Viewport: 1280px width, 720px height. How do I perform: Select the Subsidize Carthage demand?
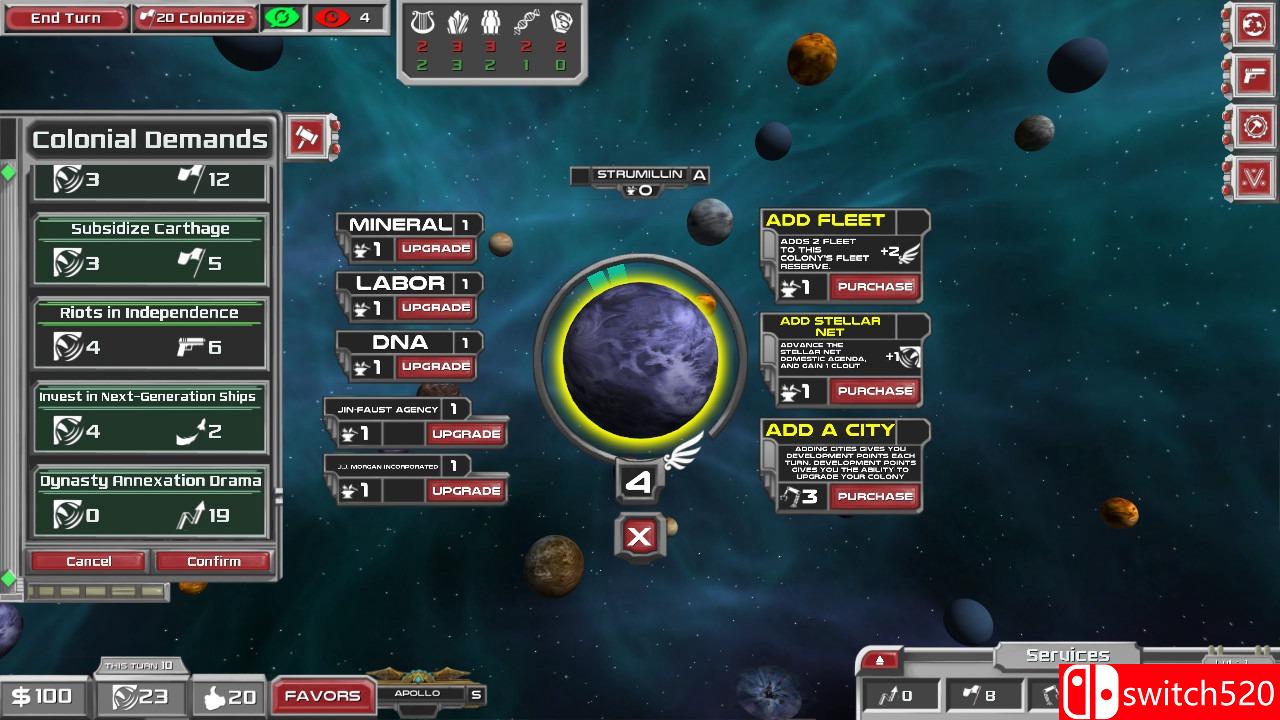(x=151, y=250)
